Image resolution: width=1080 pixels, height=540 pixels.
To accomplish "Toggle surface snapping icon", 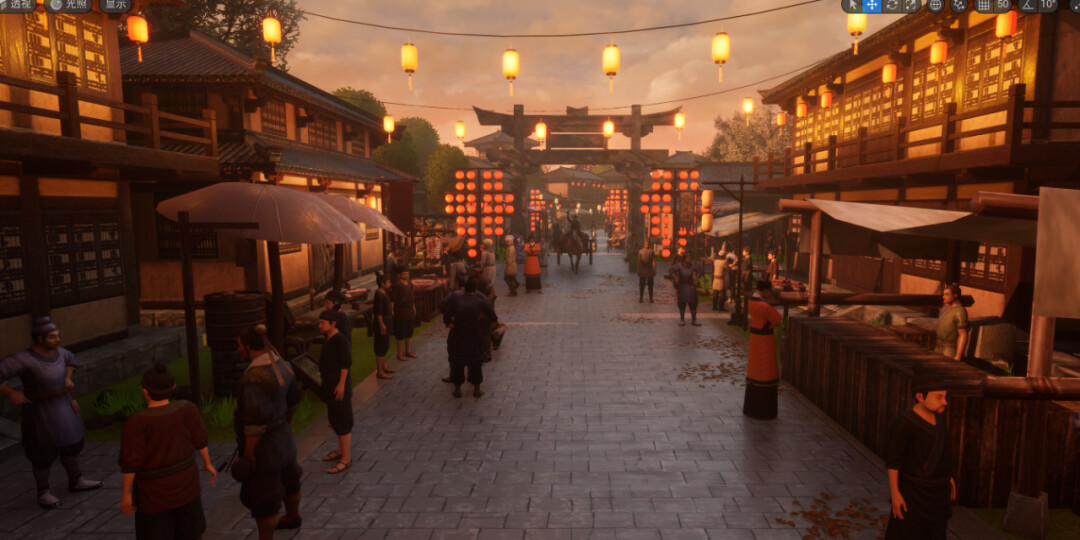I will [959, 5].
